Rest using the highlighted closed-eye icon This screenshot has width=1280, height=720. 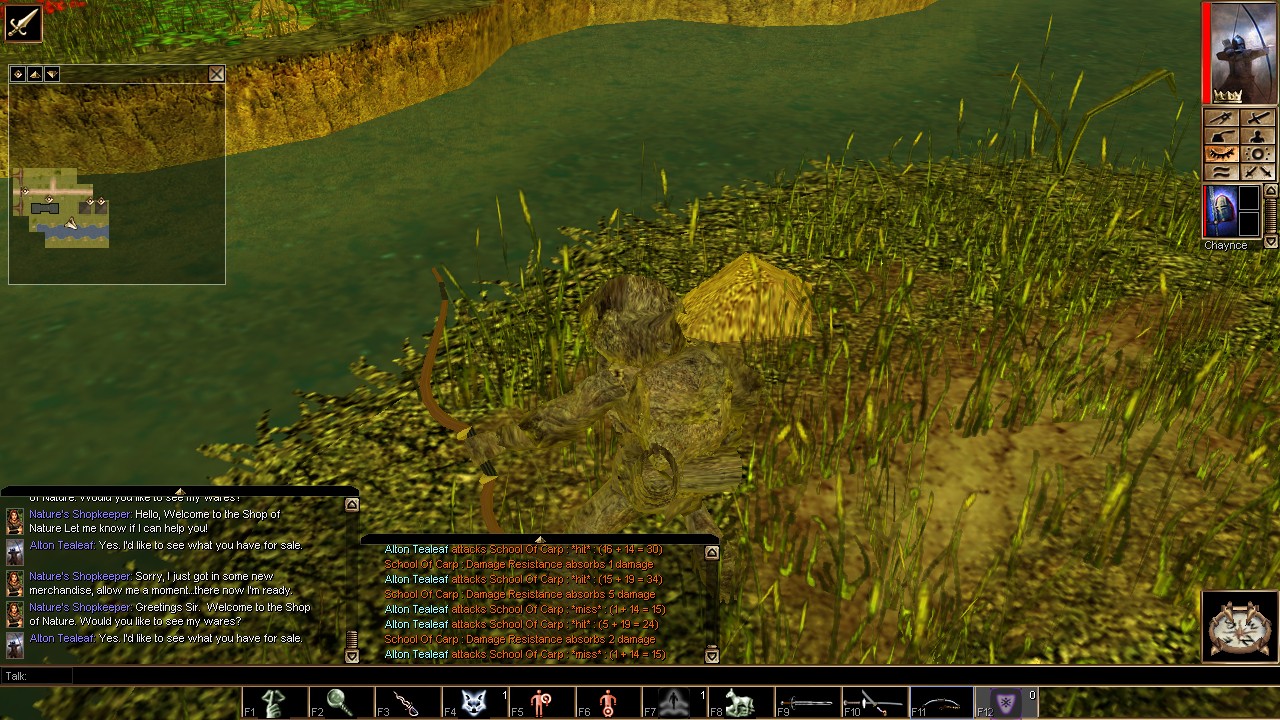[x=1223, y=154]
